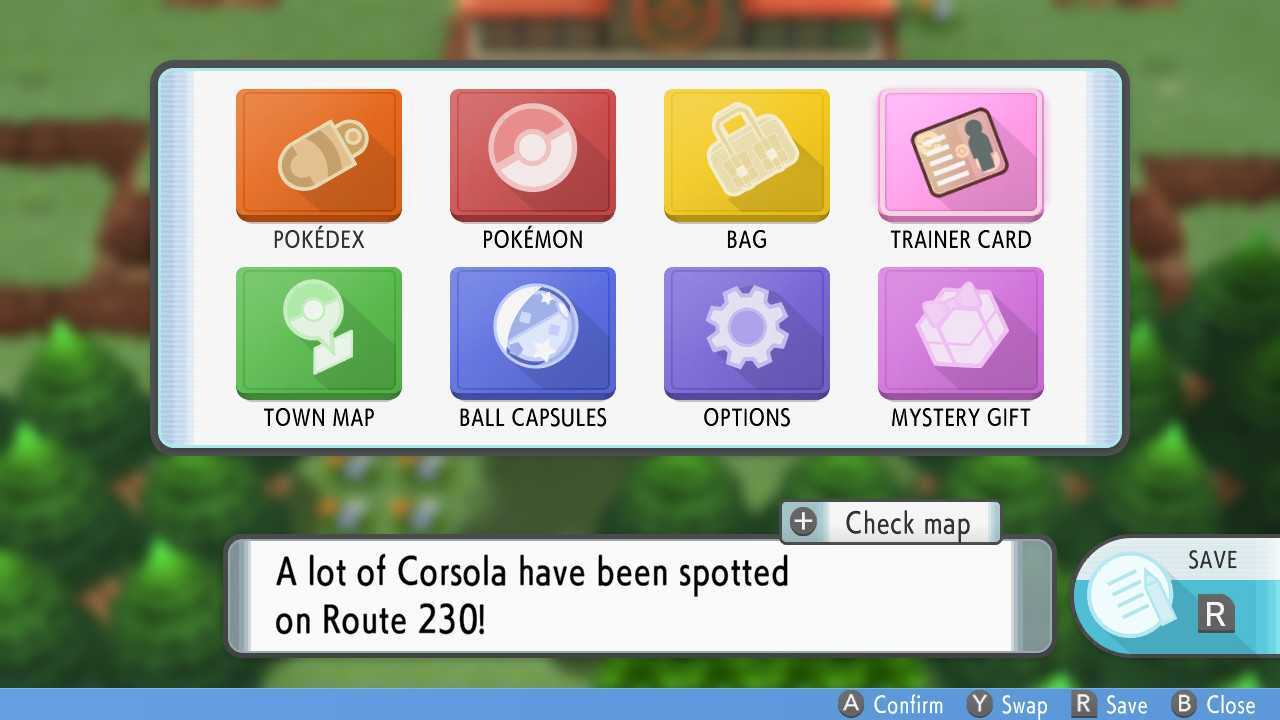Select the Pokémon menu icon
The height and width of the screenshot is (720, 1280).
point(532,154)
